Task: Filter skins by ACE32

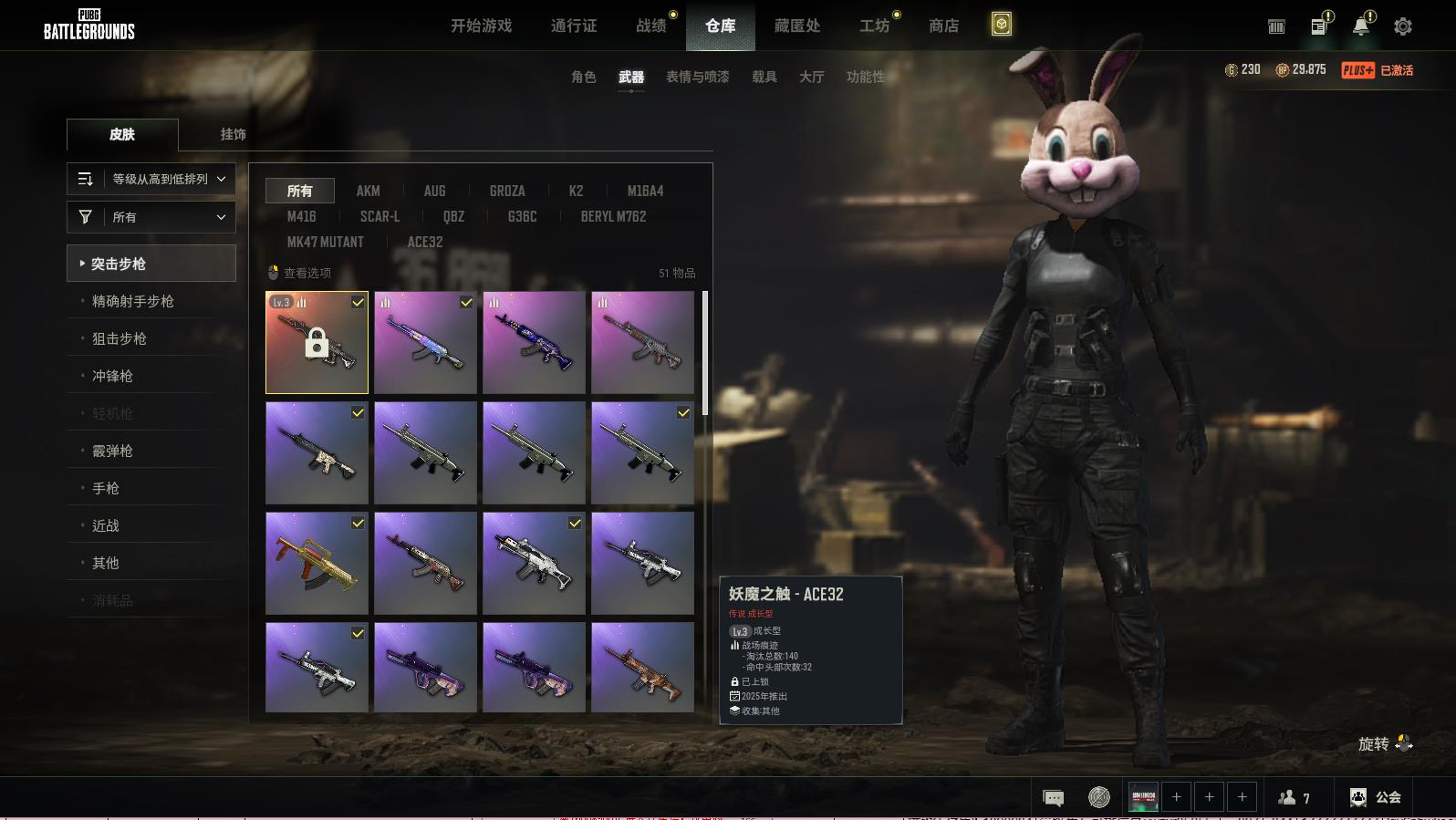Action: point(425,242)
